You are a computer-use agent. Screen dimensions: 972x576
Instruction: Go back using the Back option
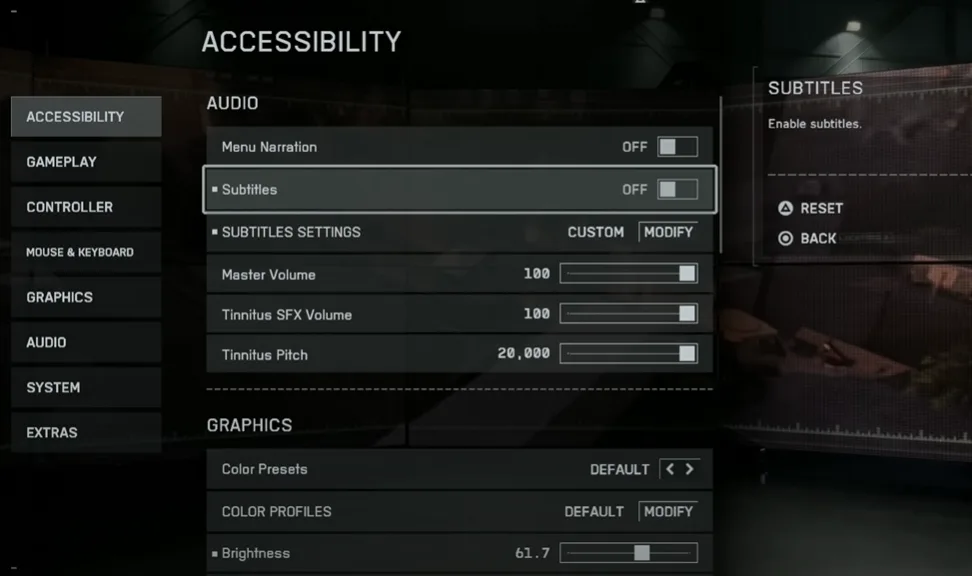coord(808,238)
